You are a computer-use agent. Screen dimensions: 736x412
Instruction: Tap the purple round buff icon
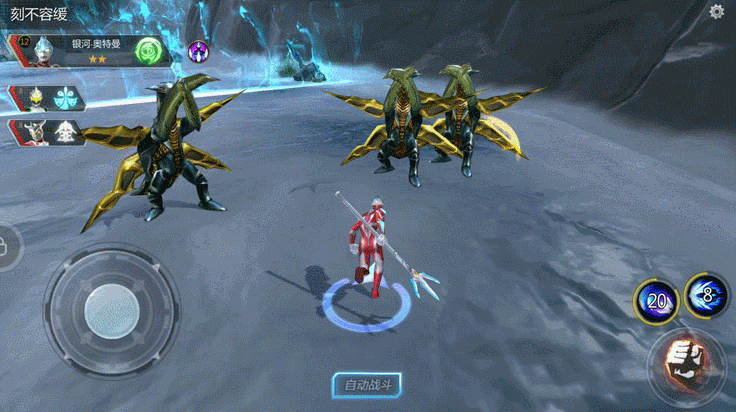point(198,50)
